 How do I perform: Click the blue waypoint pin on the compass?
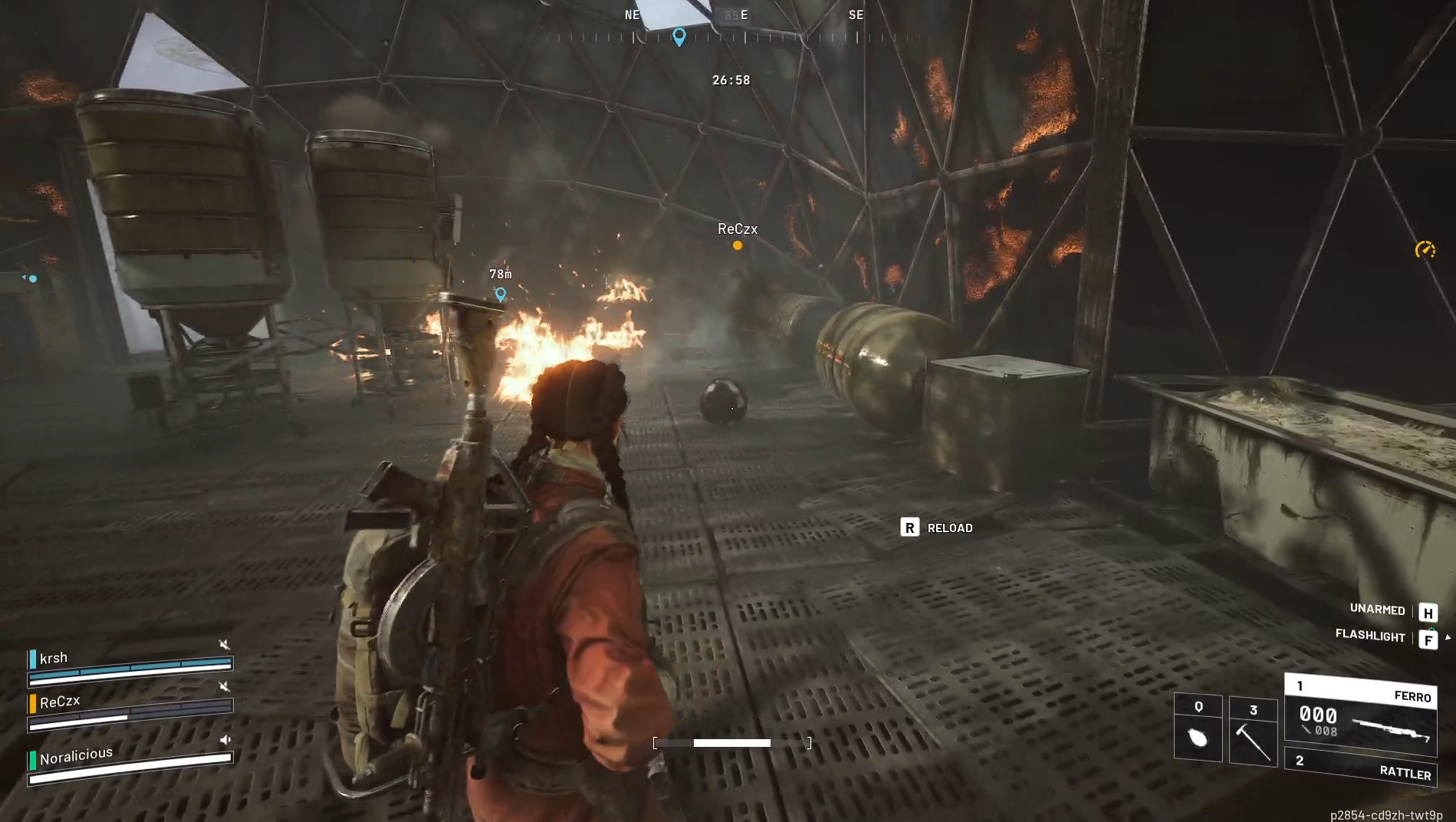[x=678, y=35]
